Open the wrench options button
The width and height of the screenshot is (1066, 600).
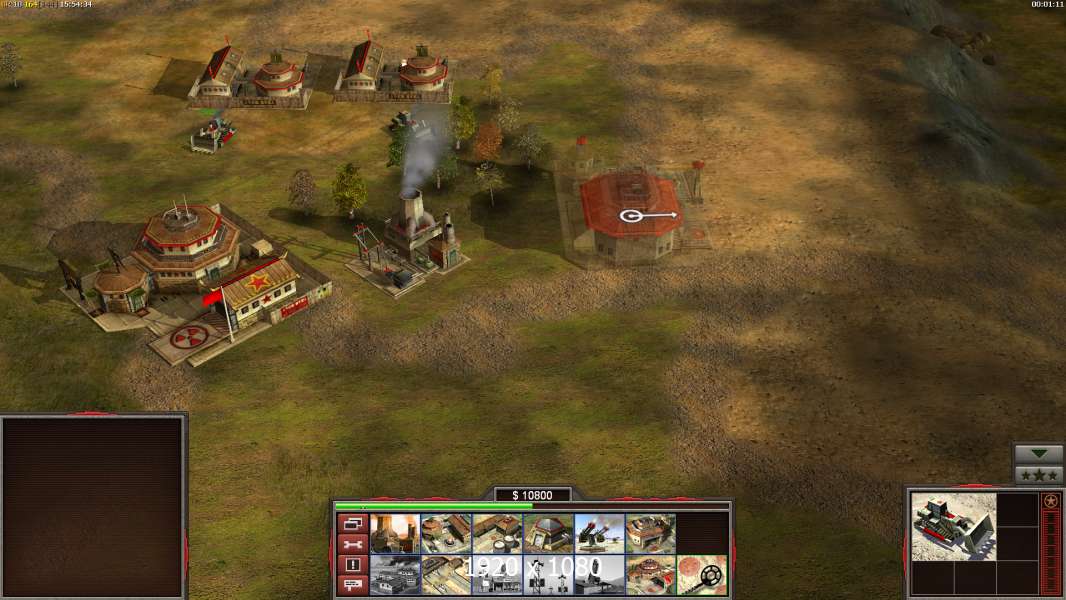351,544
